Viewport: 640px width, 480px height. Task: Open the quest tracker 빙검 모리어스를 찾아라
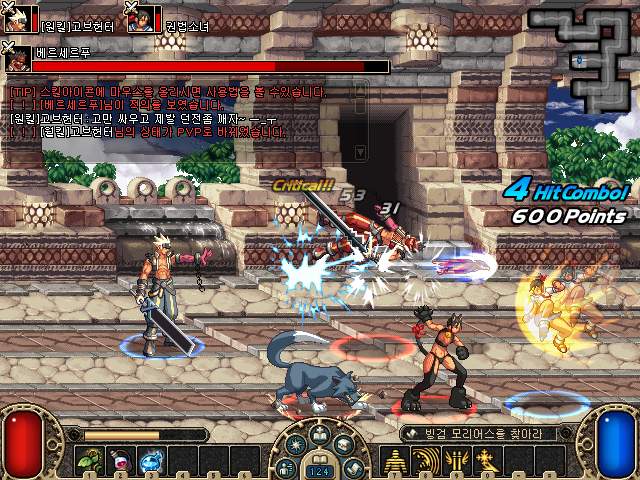point(470,434)
